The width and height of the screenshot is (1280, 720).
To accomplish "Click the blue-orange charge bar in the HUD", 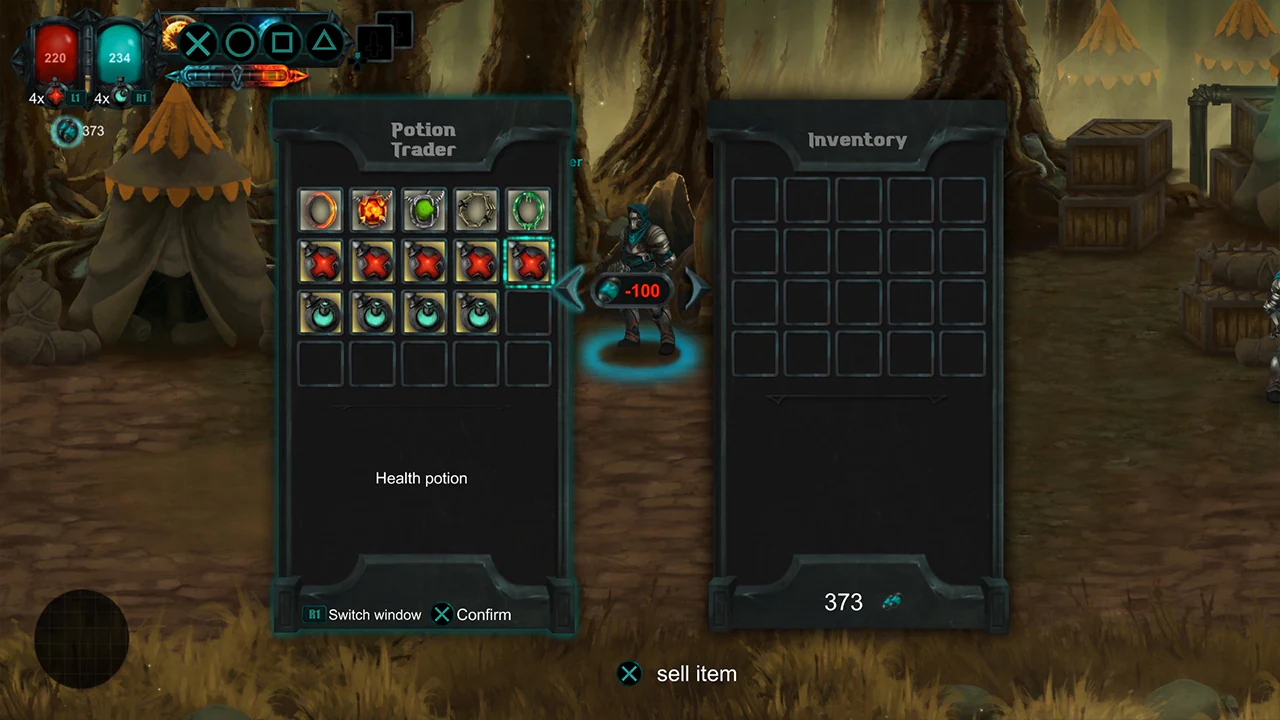I will (x=237, y=74).
